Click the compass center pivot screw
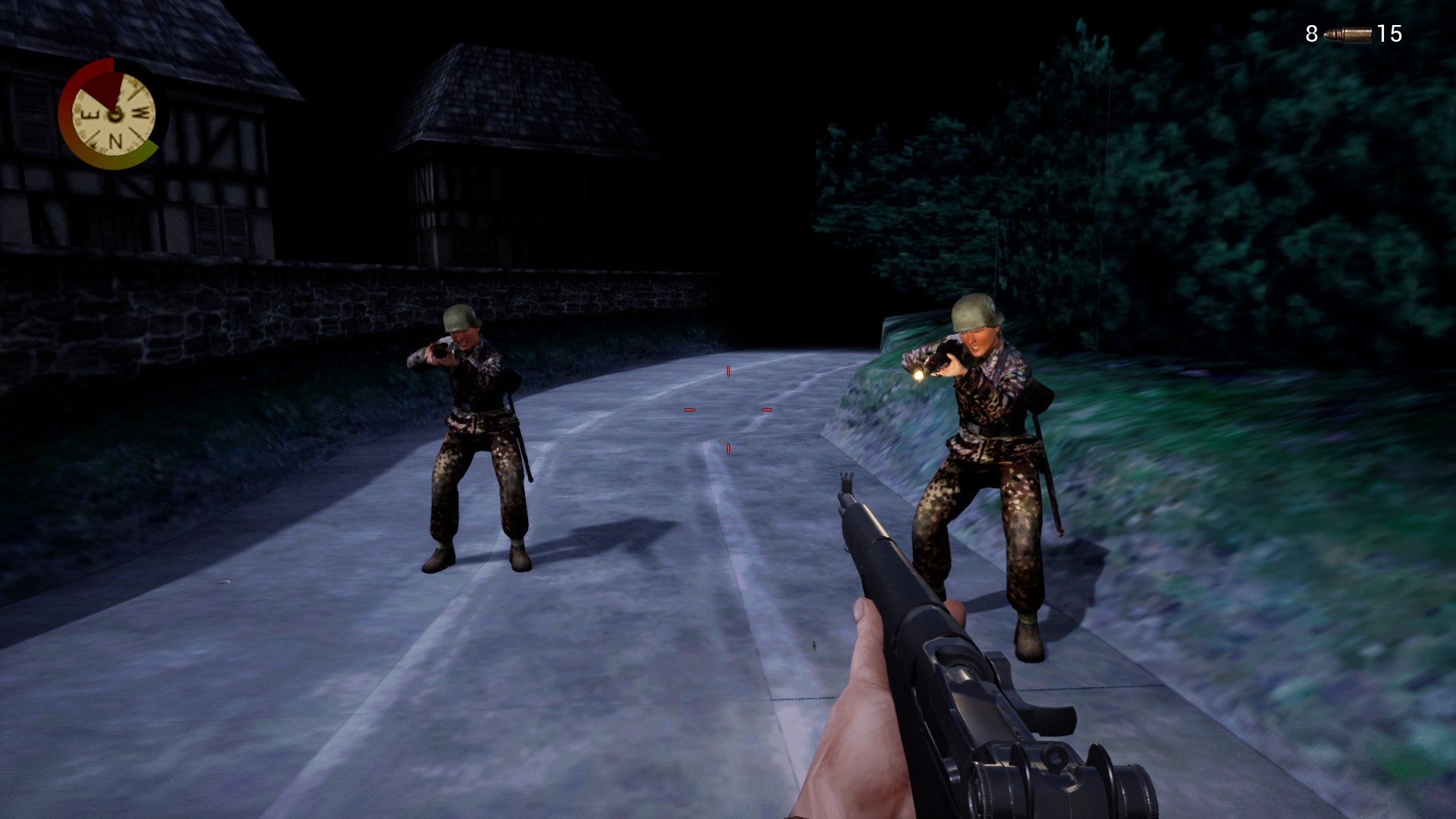This screenshot has width=1456, height=819. tap(115, 115)
